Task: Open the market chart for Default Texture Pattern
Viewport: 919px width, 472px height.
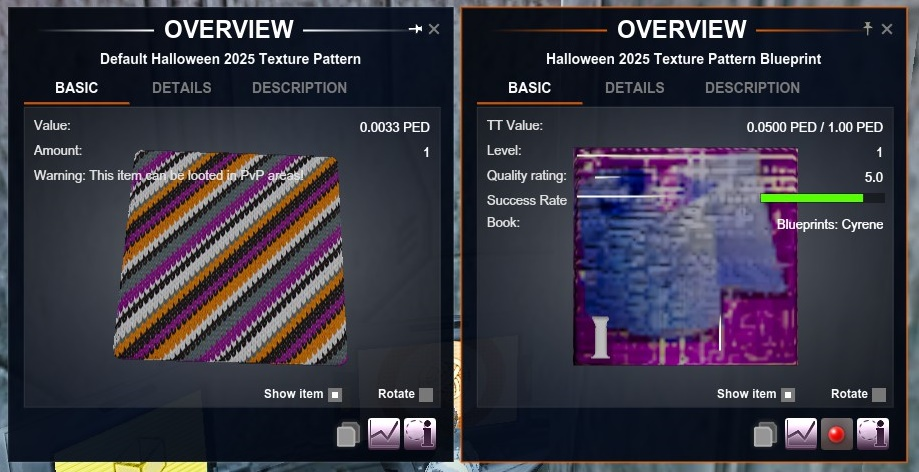Action: click(x=384, y=434)
